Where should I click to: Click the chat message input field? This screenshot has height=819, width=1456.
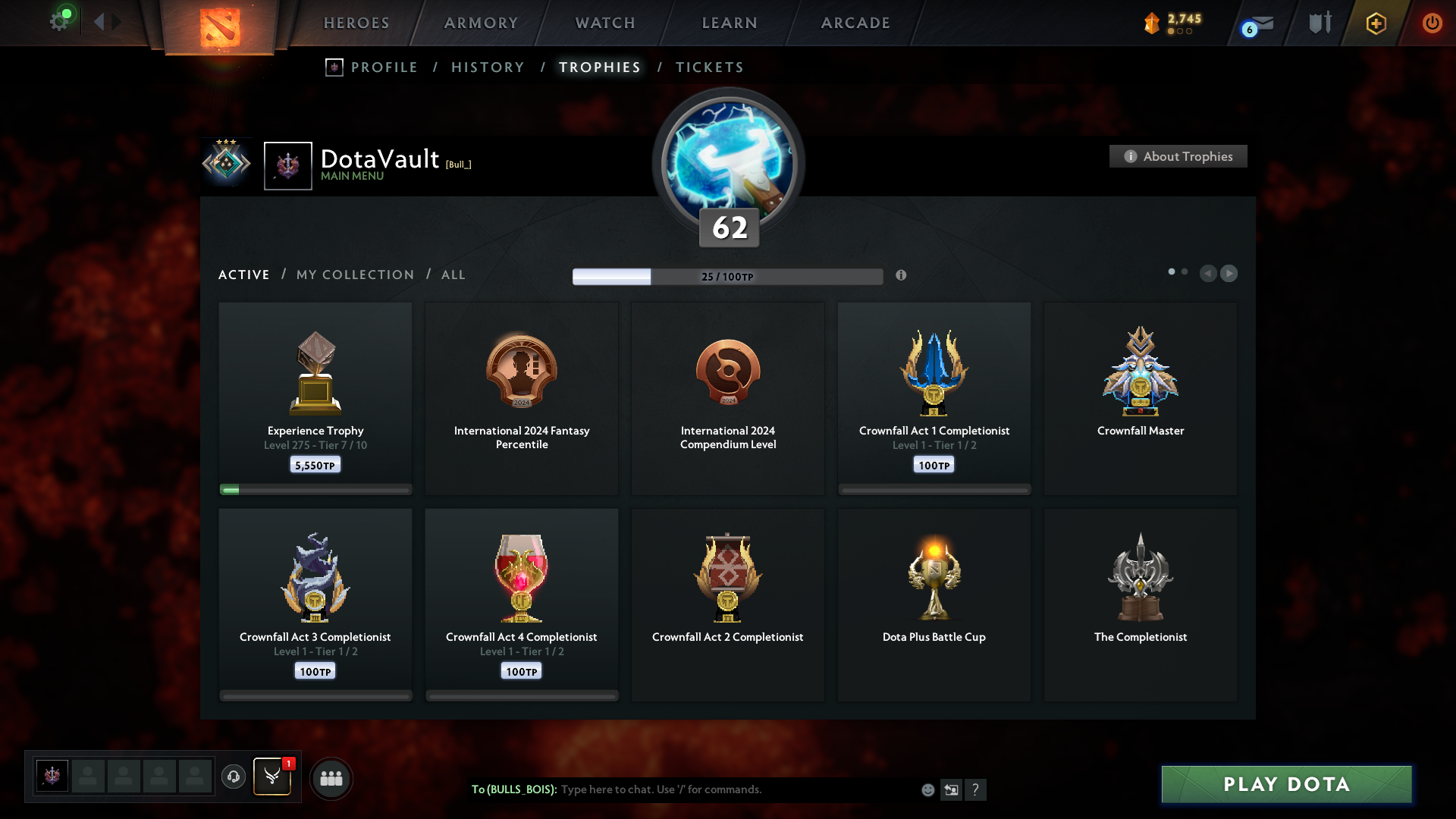coord(736,789)
